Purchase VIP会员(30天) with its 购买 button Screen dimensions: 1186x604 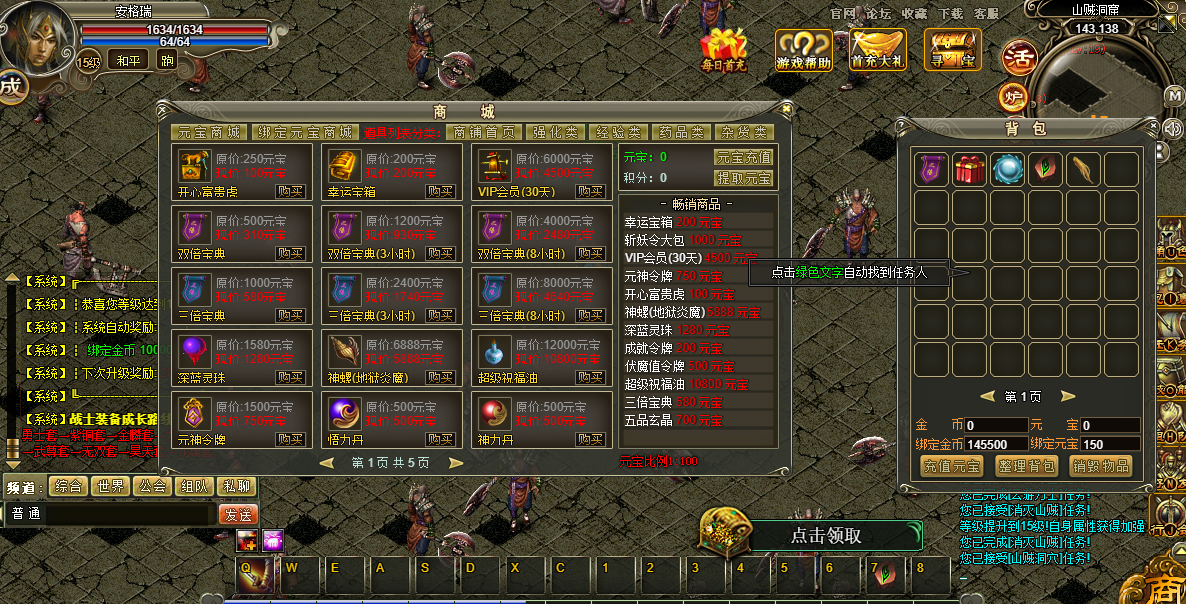click(590, 191)
